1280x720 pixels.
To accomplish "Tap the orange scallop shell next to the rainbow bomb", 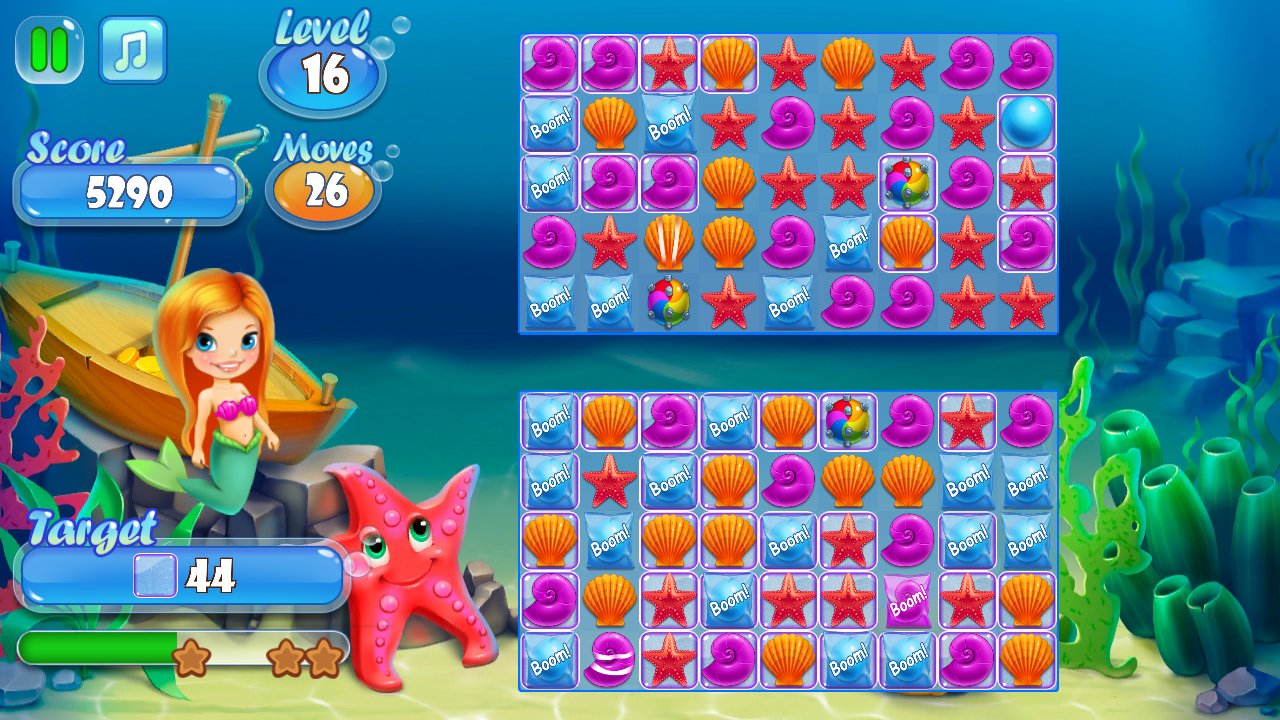I will 908,242.
